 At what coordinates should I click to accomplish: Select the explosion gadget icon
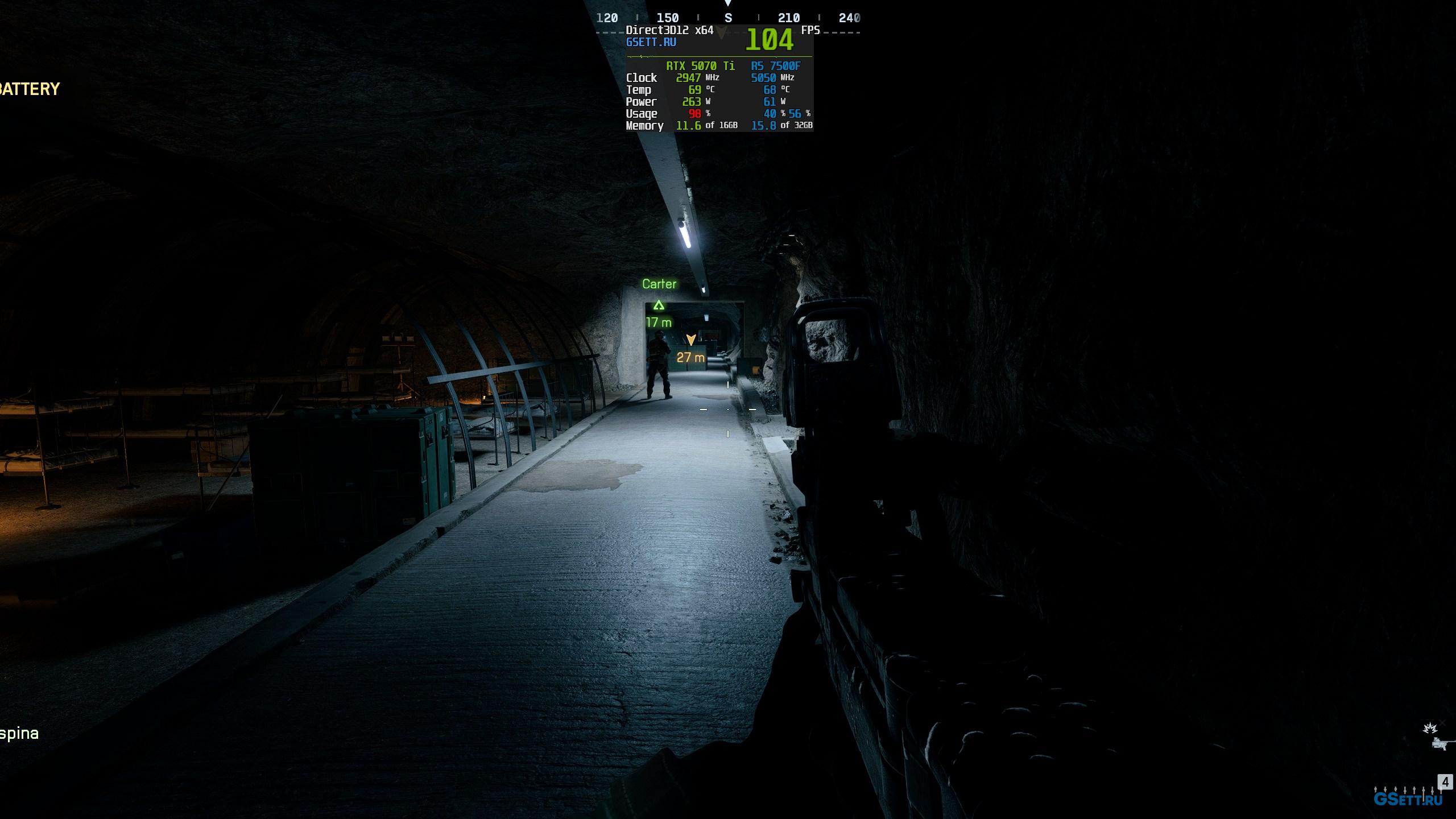(1429, 729)
